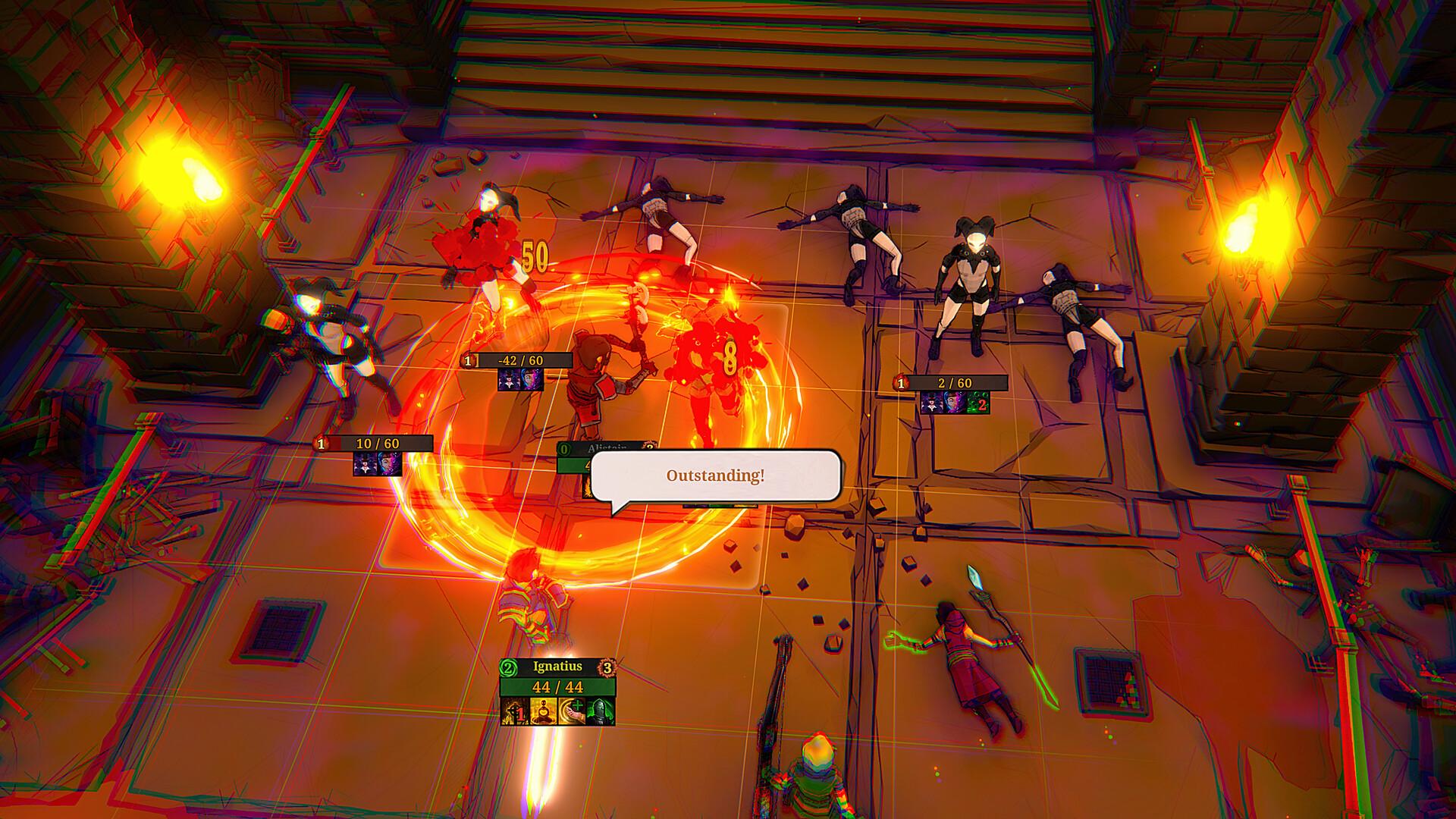Viewport: 1456px width, 819px height.
Task: Inspect Ignatius's green hooded knight icon
Action: click(601, 711)
